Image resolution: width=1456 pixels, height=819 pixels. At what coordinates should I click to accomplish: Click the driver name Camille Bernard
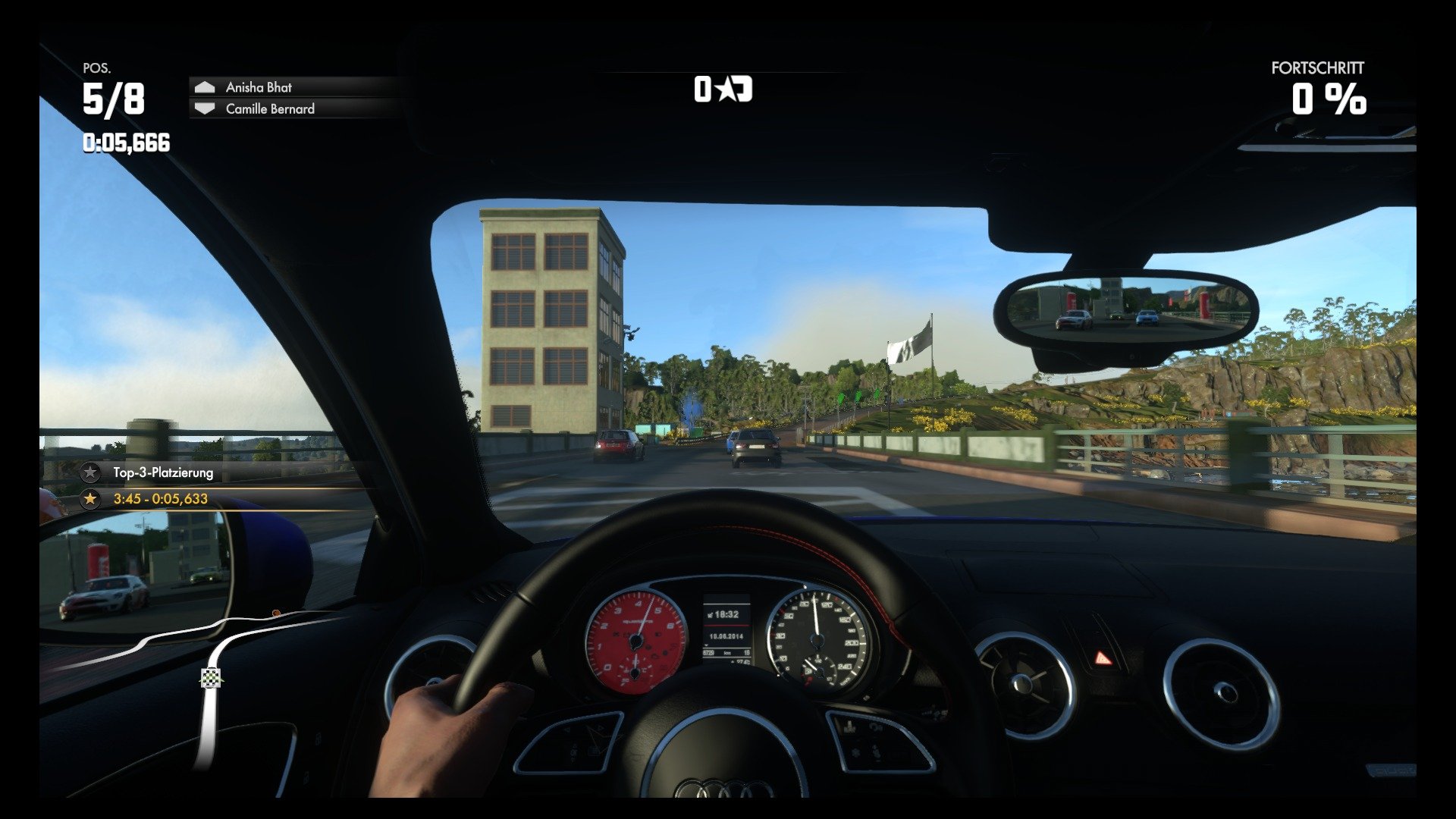point(269,108)
